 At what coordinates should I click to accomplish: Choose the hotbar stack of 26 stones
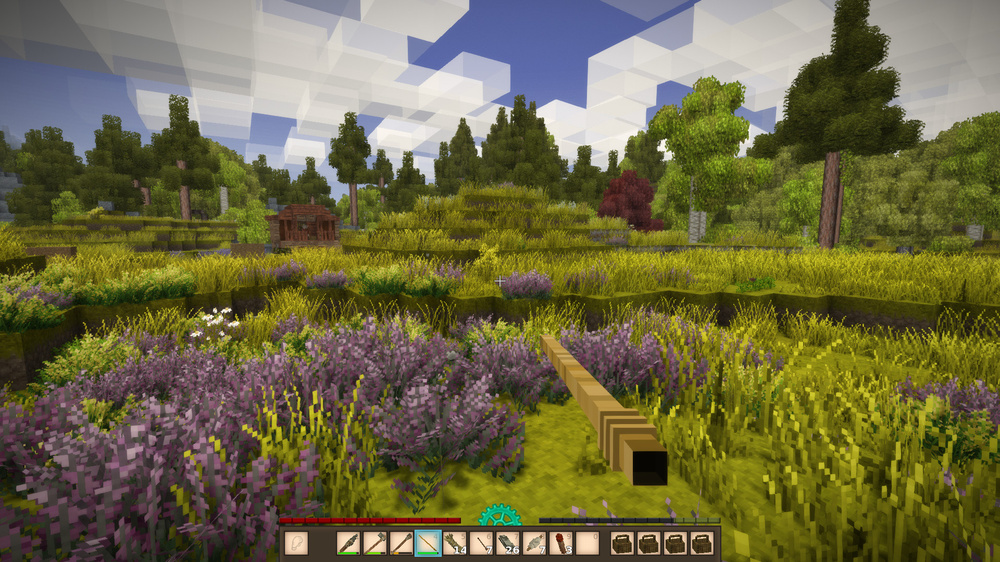pyautogui.click(x=507, y=543)
